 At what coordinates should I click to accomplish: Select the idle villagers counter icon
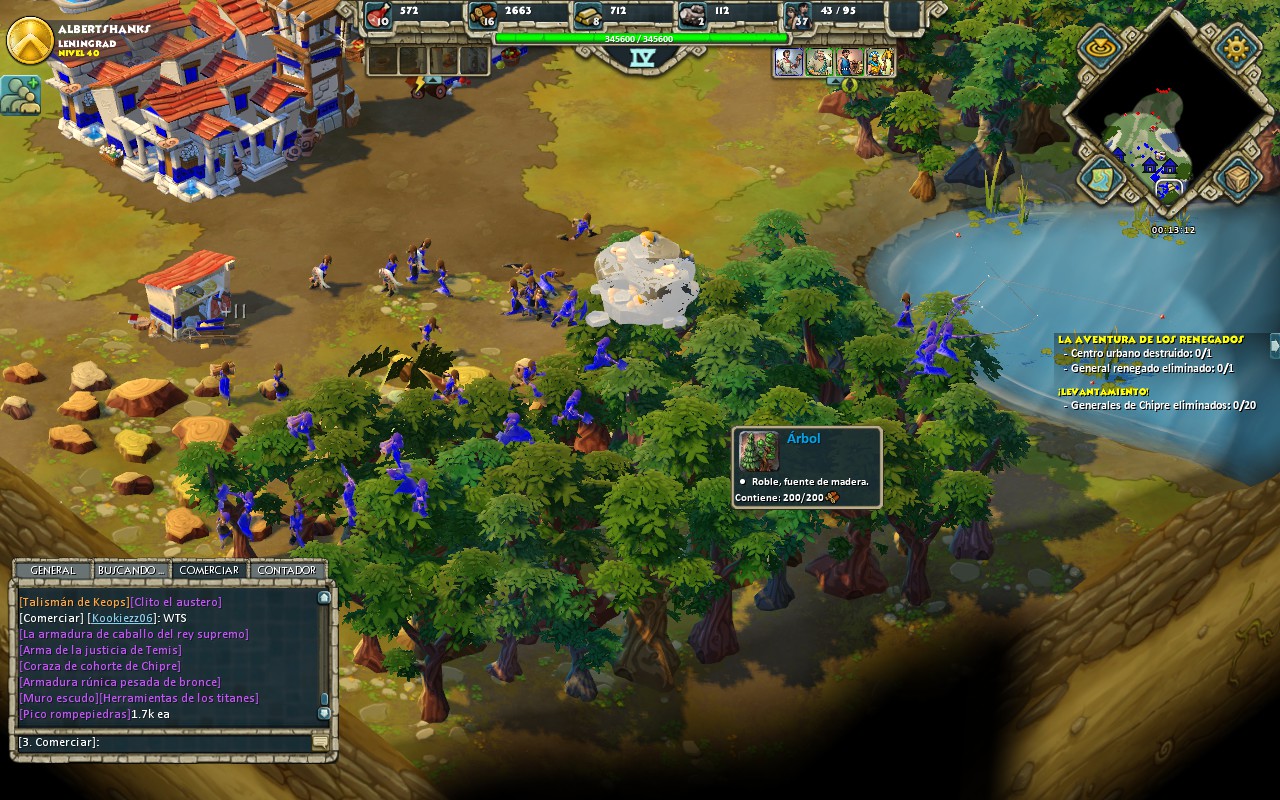pos(797,15)
